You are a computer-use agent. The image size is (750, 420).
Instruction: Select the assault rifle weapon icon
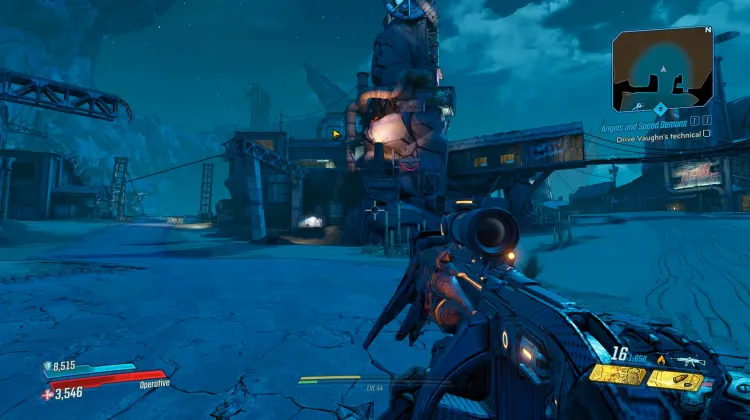(690, 360)
